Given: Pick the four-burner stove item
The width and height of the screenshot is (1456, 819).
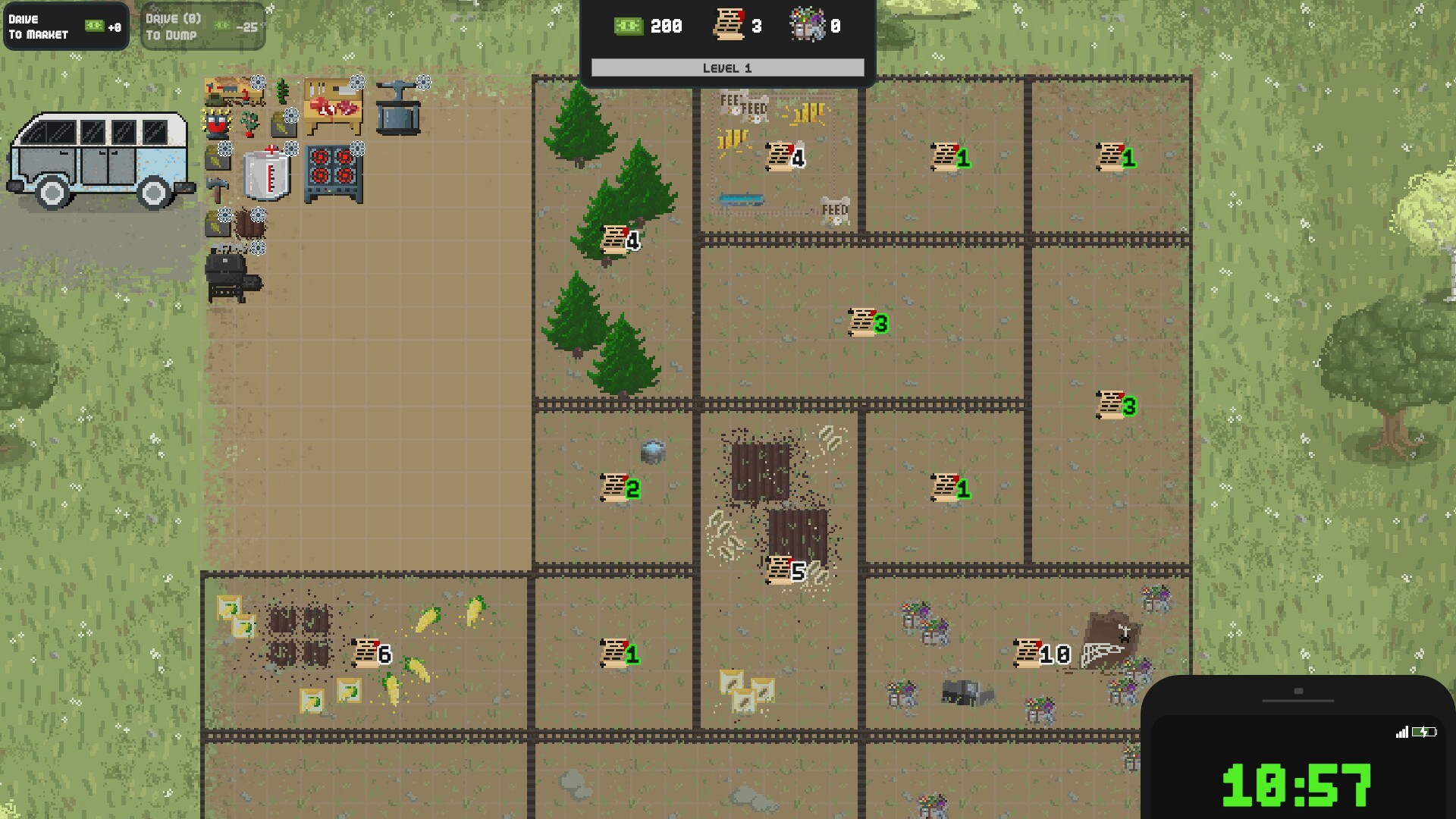Looking at the screenshot, I should 334,175.
